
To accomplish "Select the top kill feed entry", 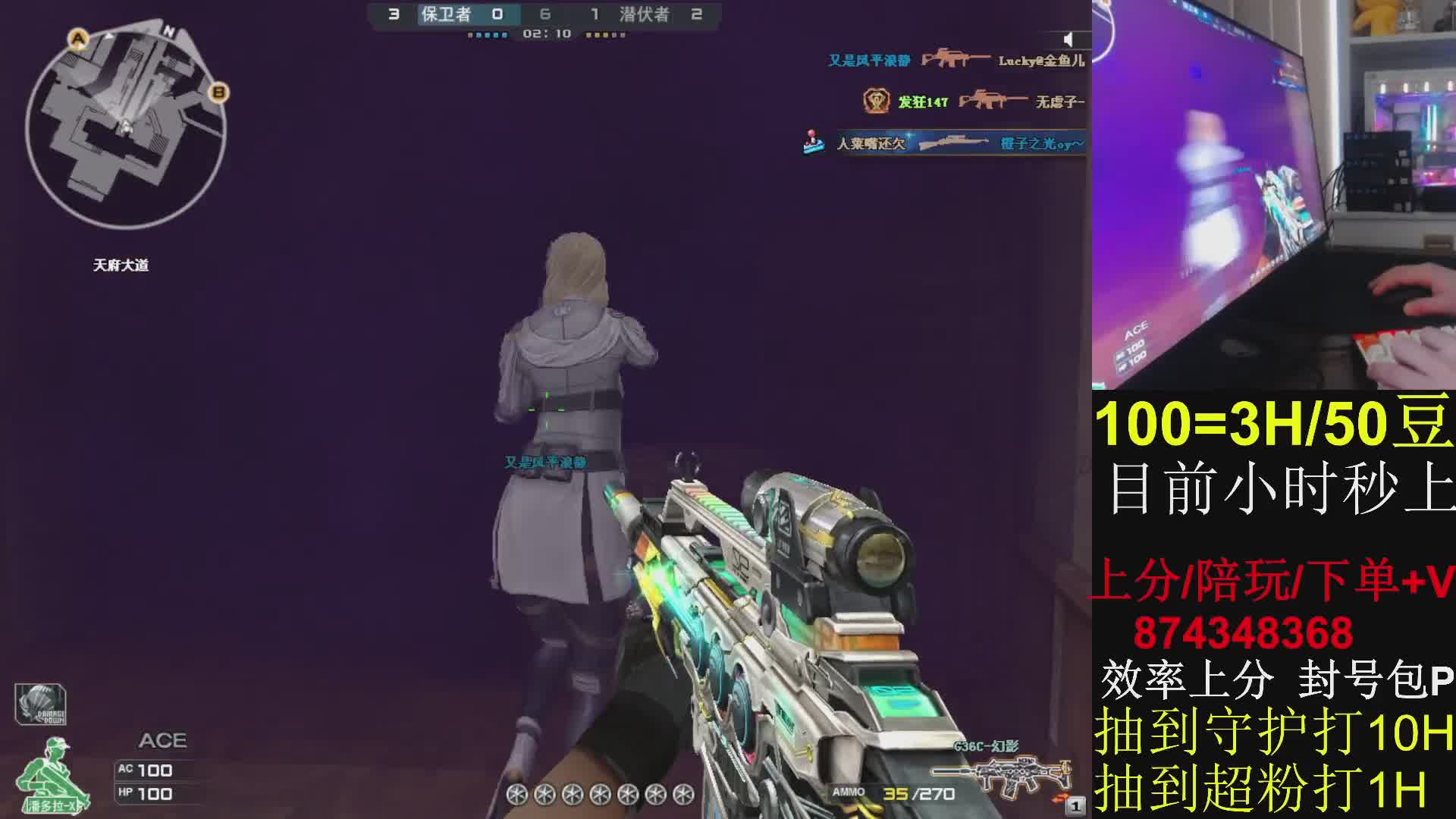I will pos(955,60).
